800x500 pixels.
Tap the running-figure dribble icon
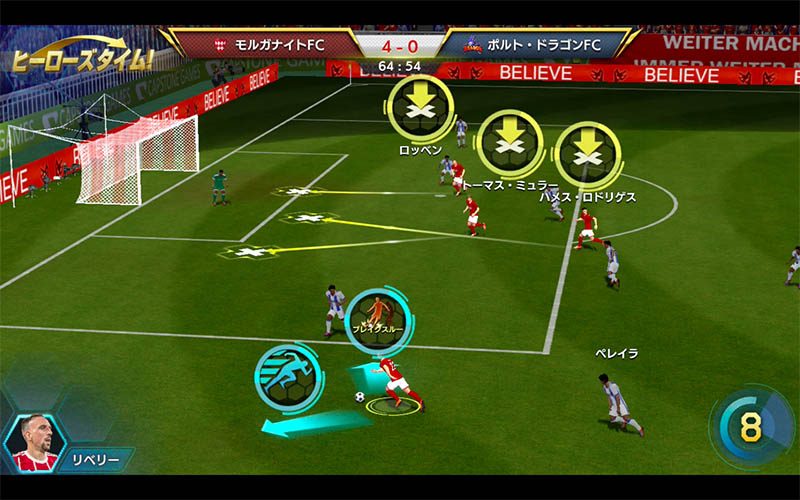click(287, 375)
